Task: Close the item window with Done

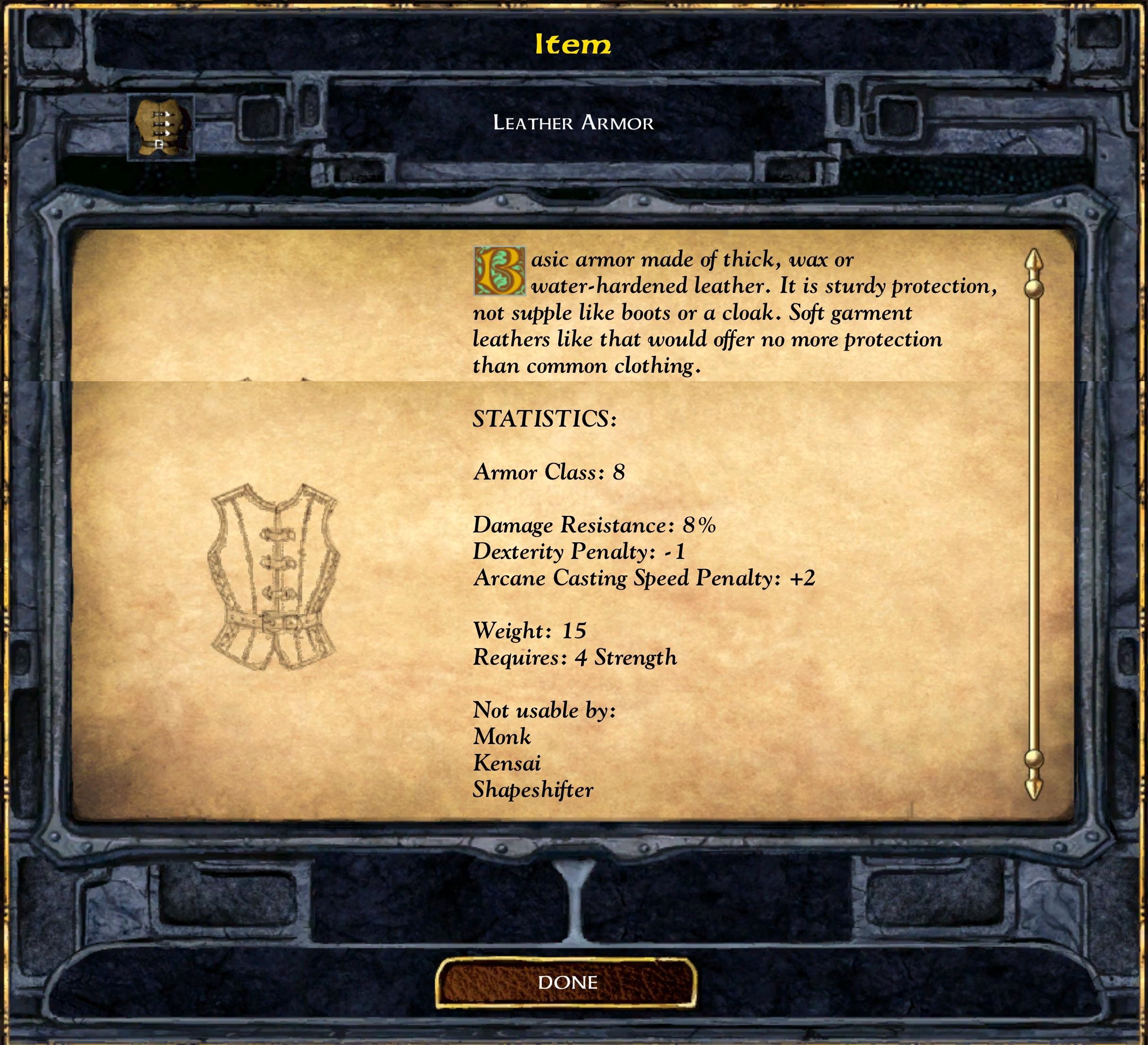Action: pos(566,981)
